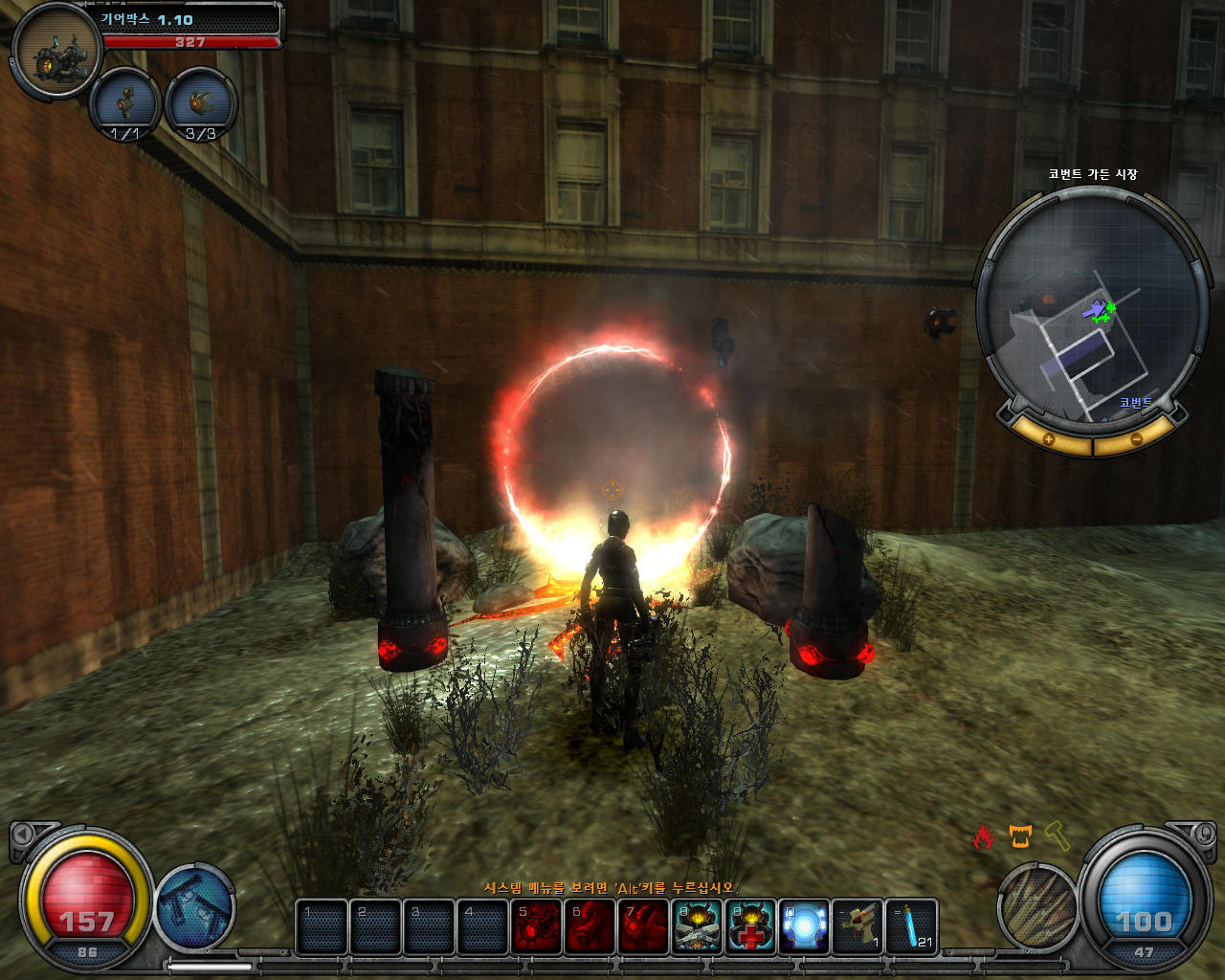This screenshot has width=1225, height=980.
Task: Use the blue vial with 21 count
Action: point(911,926)
